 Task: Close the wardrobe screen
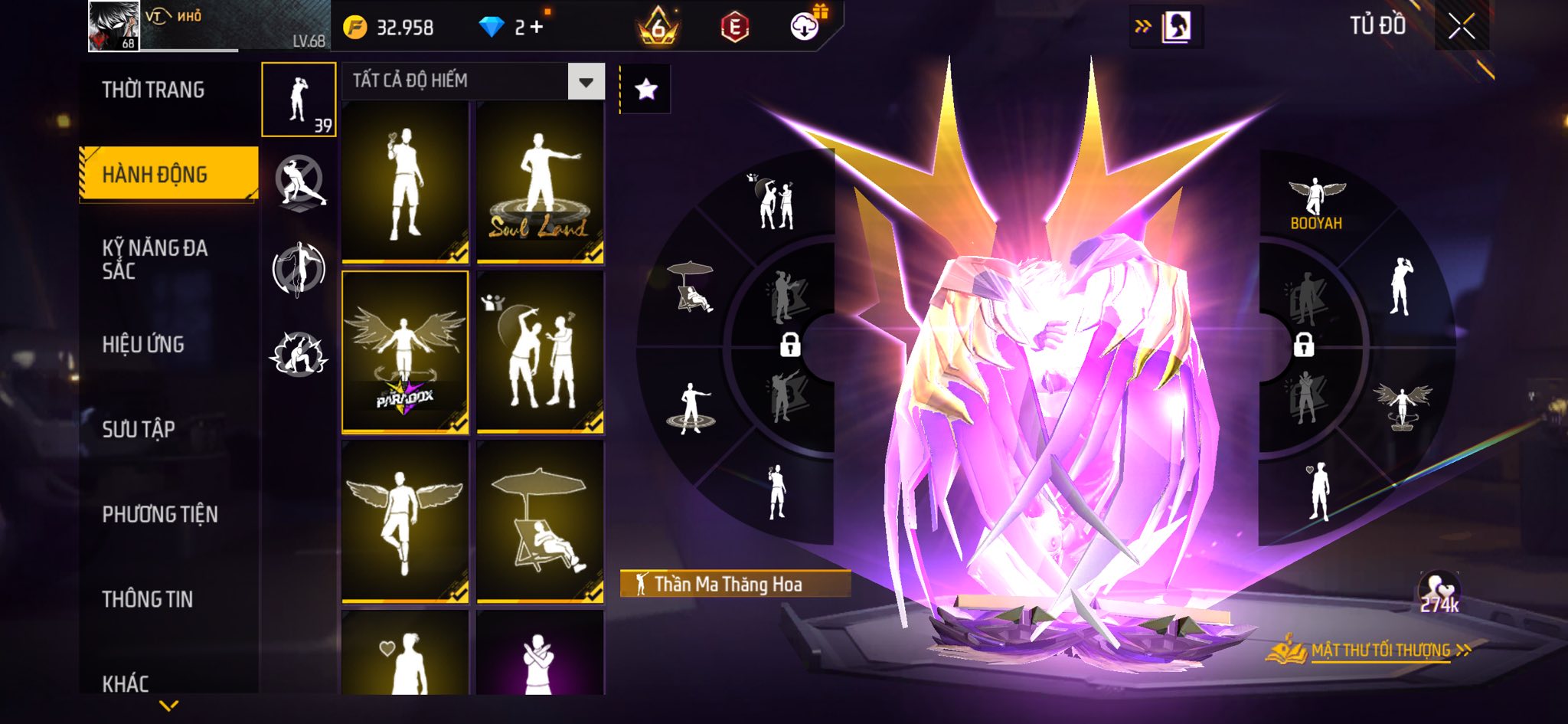1461,27
